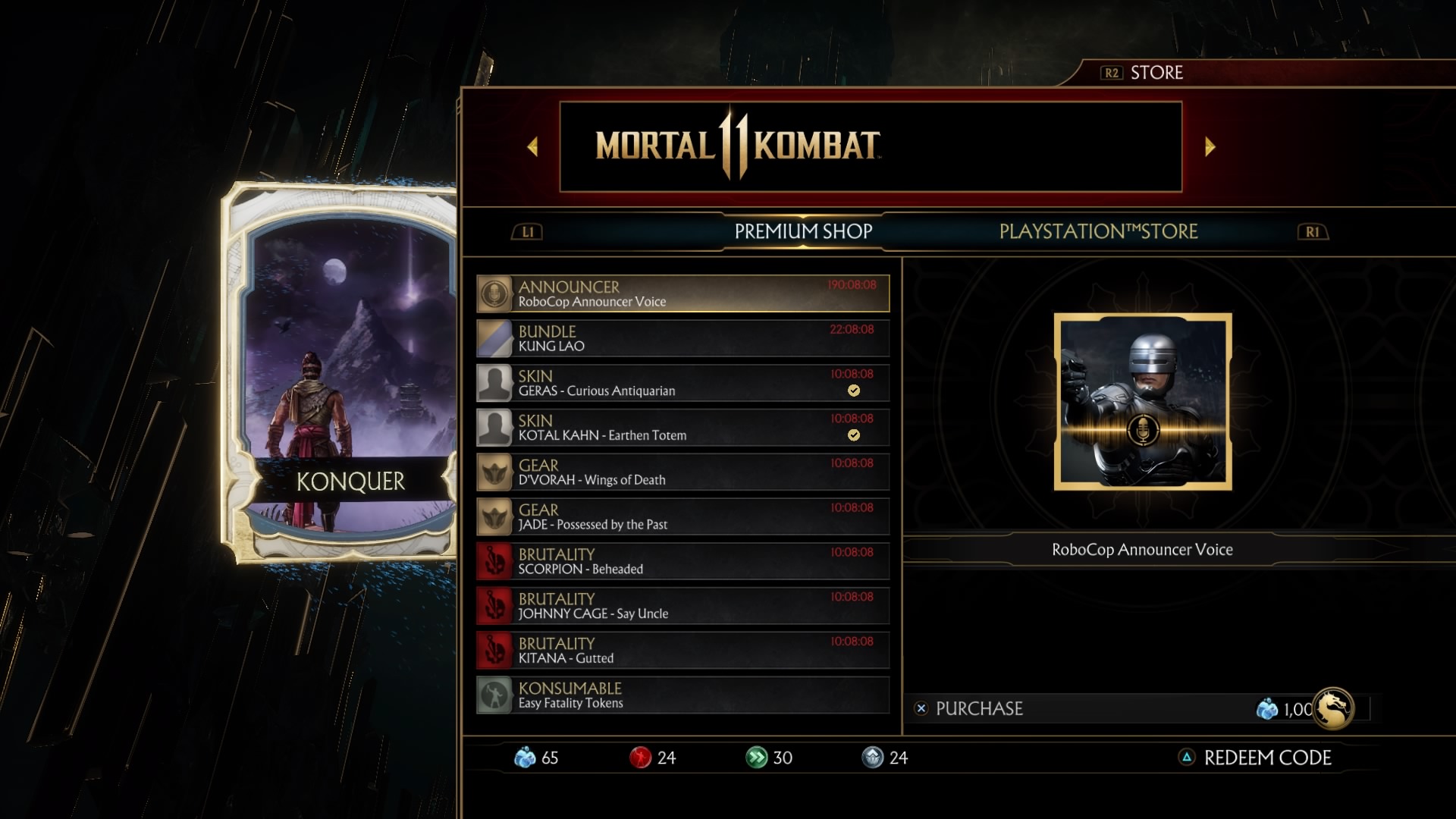Pick the Kotal Kahn Earthen Totem skin
Viewport: 1456px width, 819px height.
682,428
